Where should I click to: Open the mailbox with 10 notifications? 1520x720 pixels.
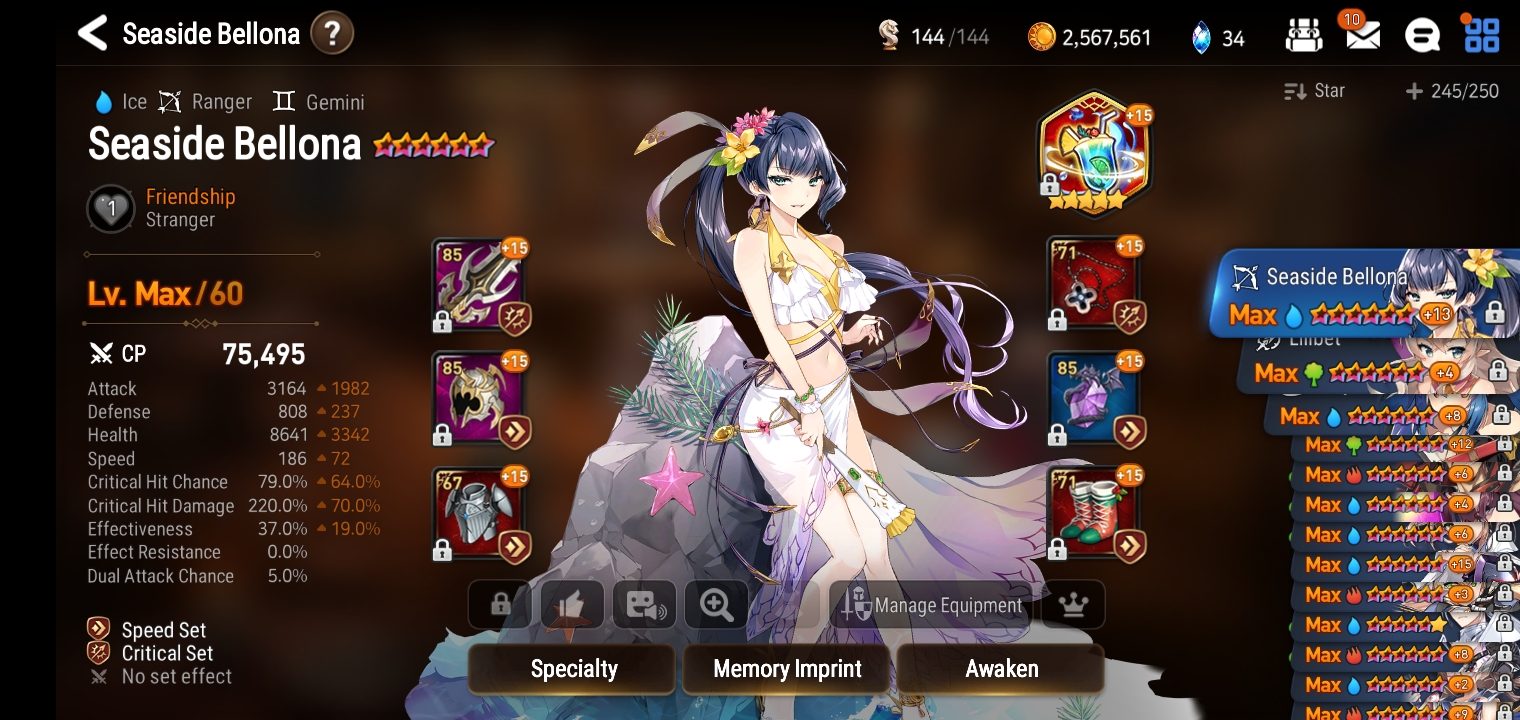click(x=1362, y=36)
